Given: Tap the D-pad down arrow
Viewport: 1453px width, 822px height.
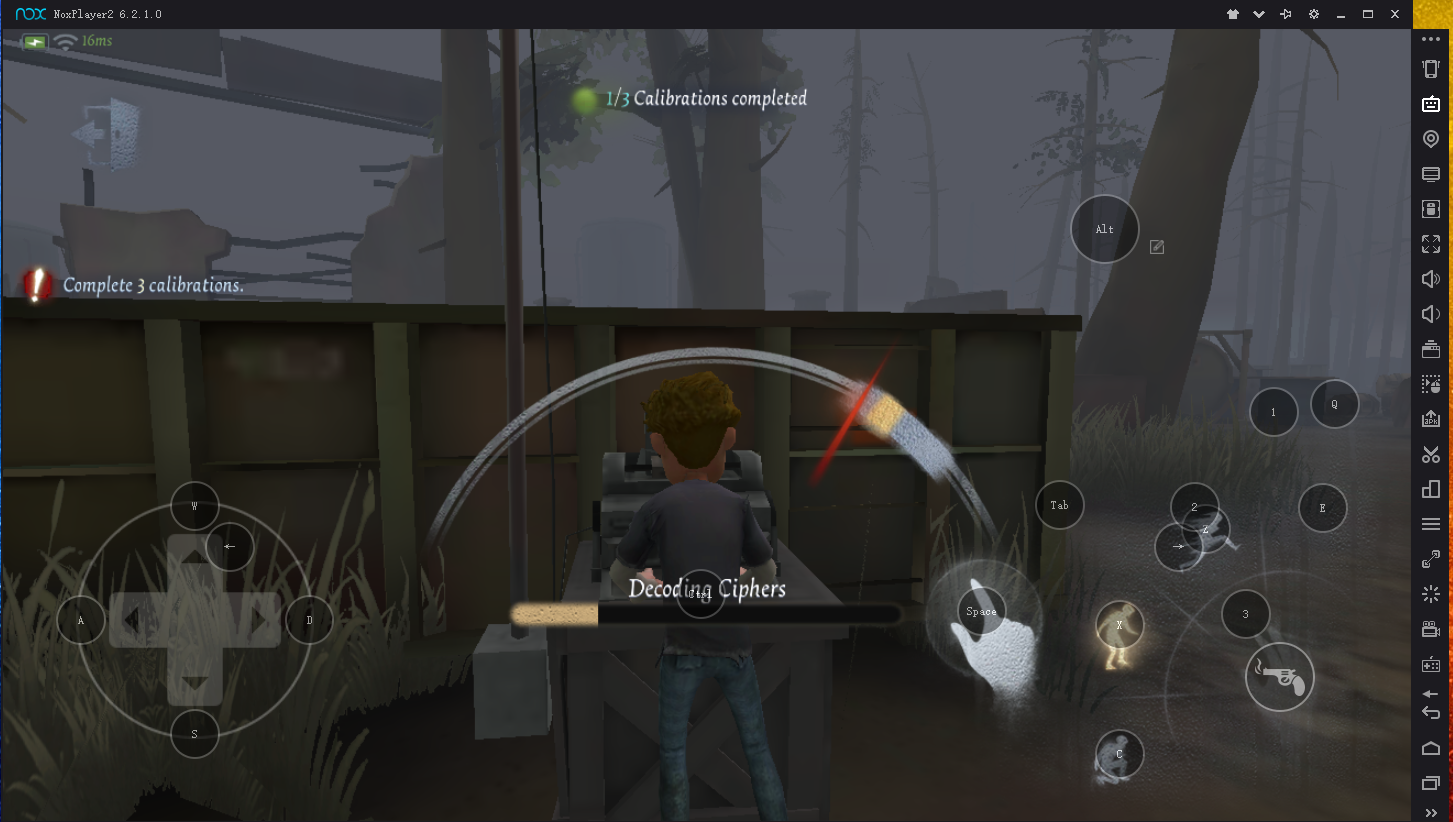Looking at the screenshot, I should [x=194, y=685].
